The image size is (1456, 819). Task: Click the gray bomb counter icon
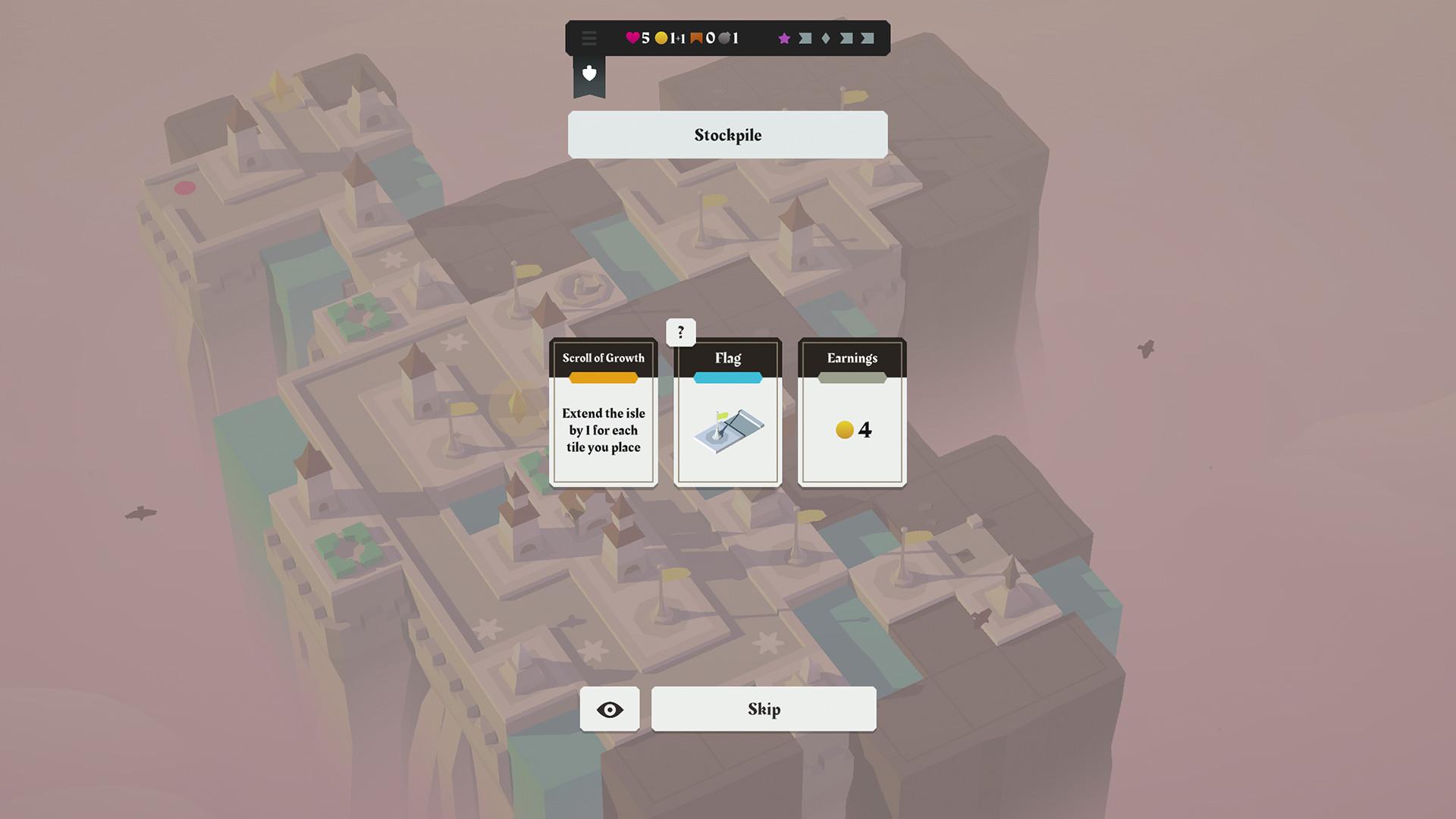pos(726,38)
